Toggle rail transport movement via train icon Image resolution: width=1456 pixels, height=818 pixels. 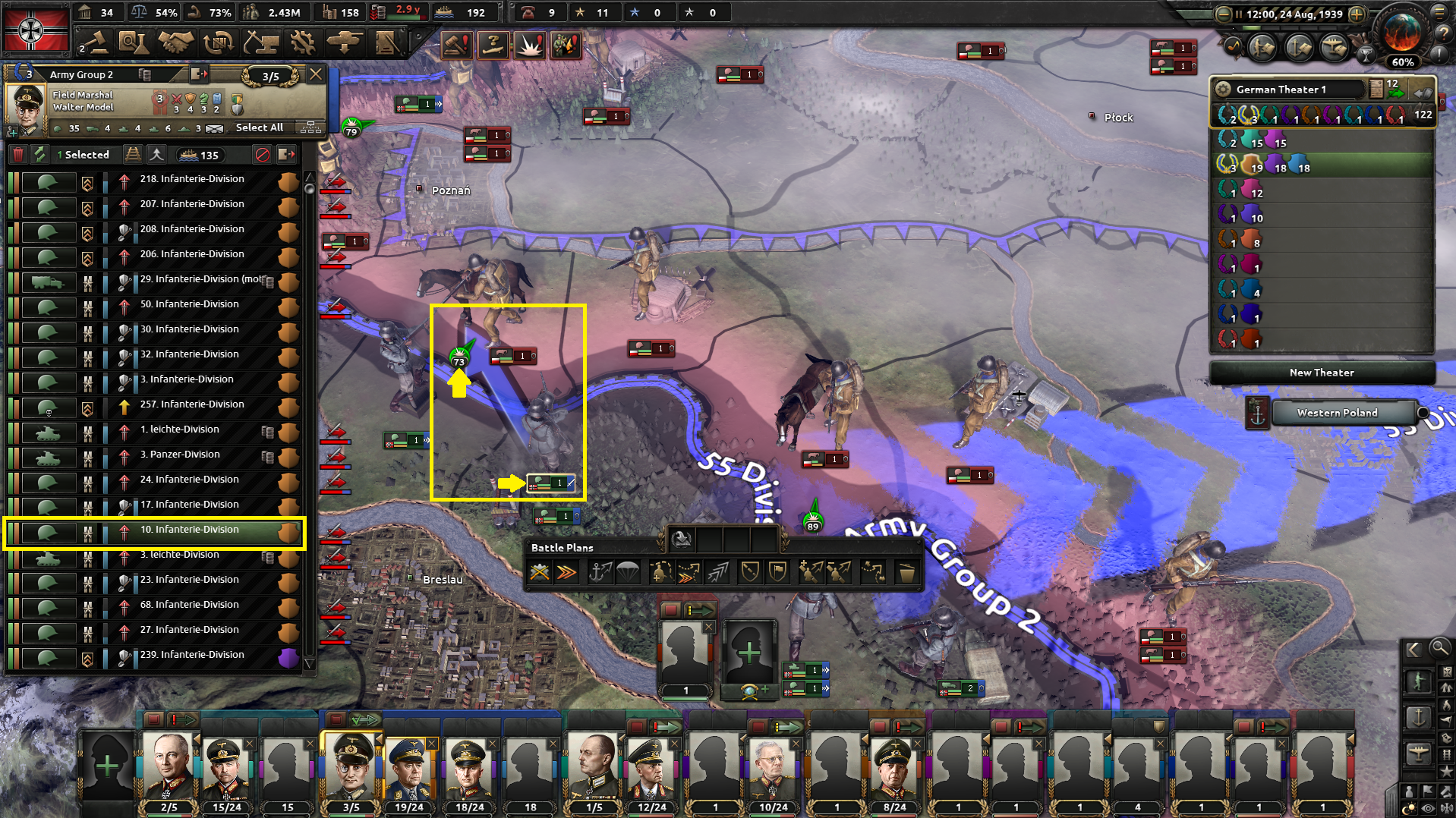pos(134,154)
